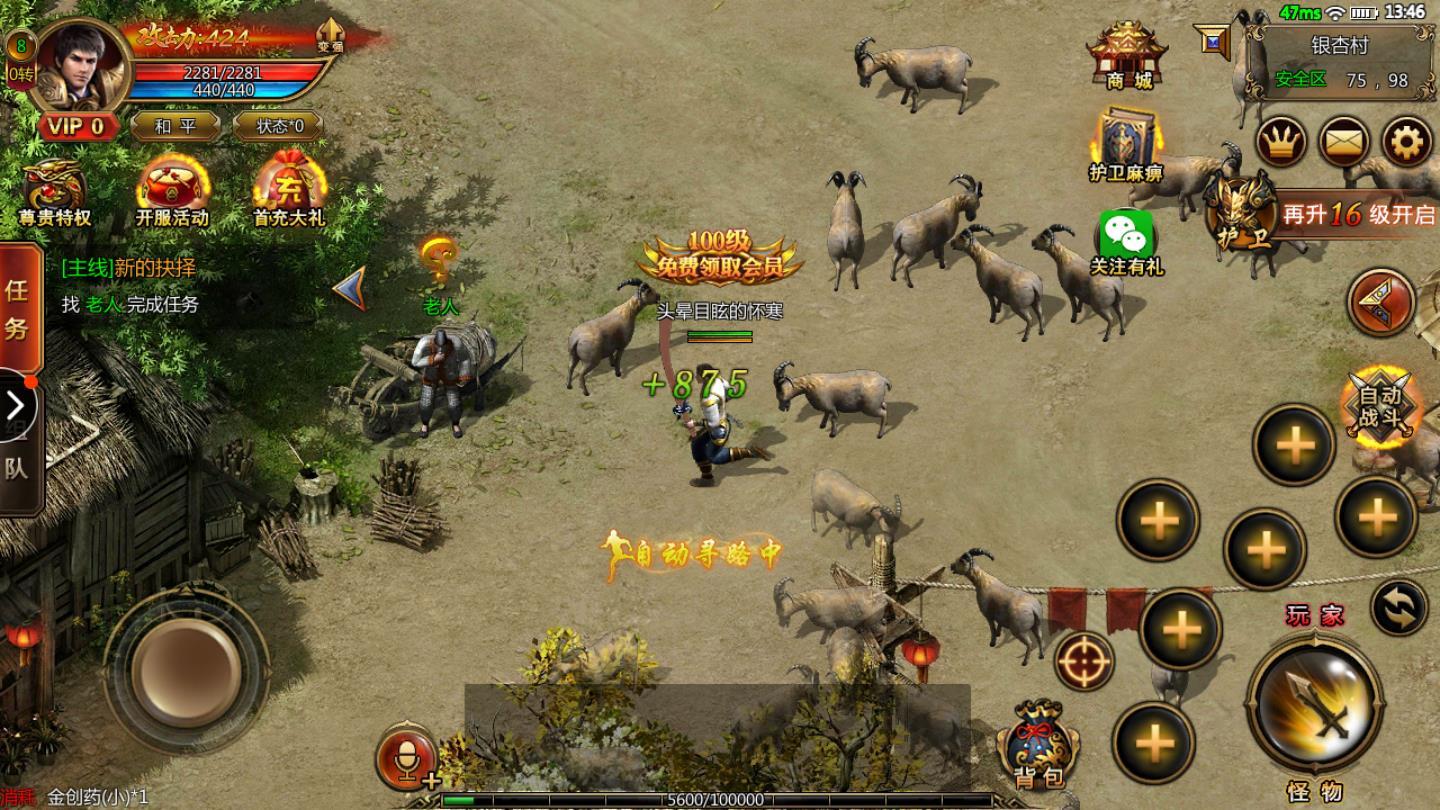Open 首充大礼 first recharge gift
The image size is (1440, 810).
[x=289, y=191]
